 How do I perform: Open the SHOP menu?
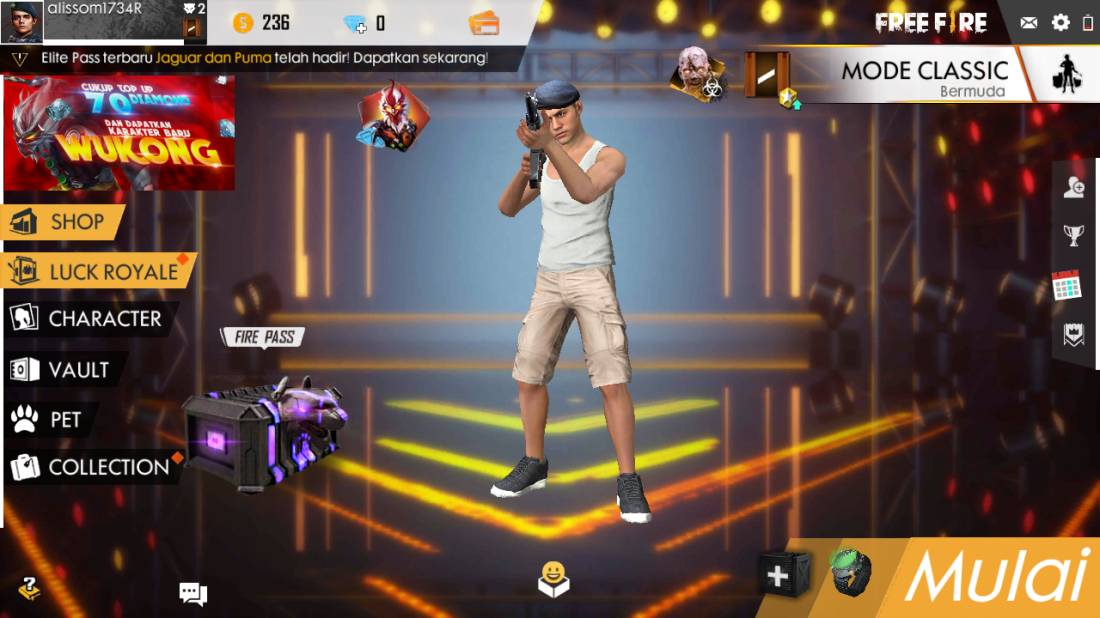pos(64,222)
